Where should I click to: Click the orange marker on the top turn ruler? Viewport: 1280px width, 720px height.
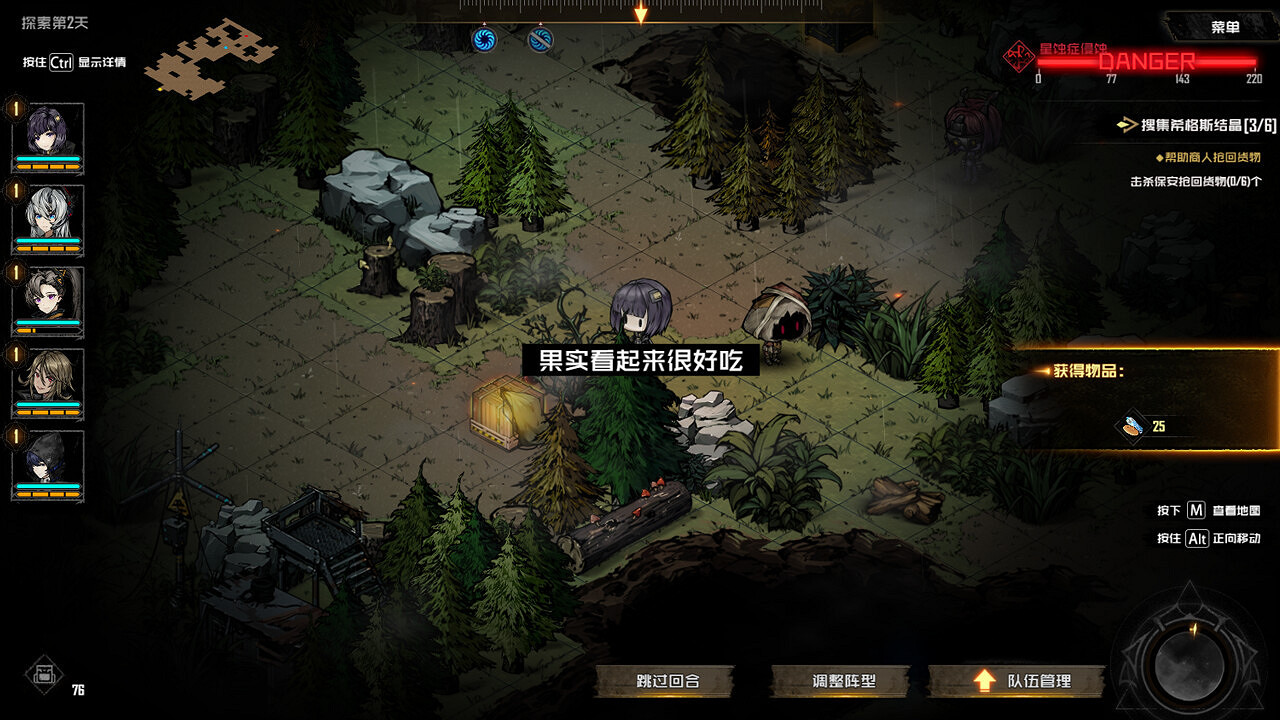tap(640, 12)
